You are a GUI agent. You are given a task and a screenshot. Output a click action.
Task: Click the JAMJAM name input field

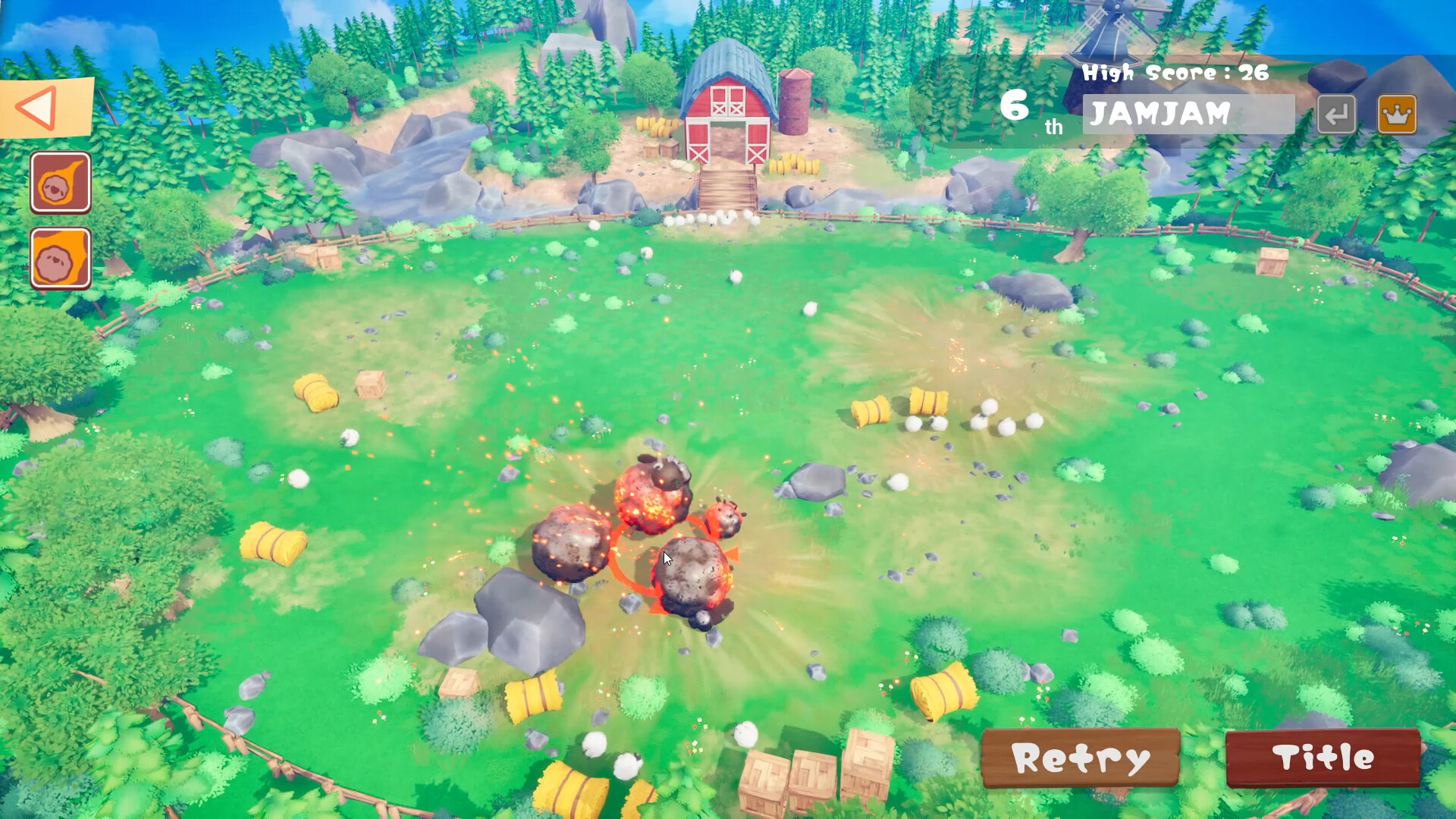(1187, 114)
